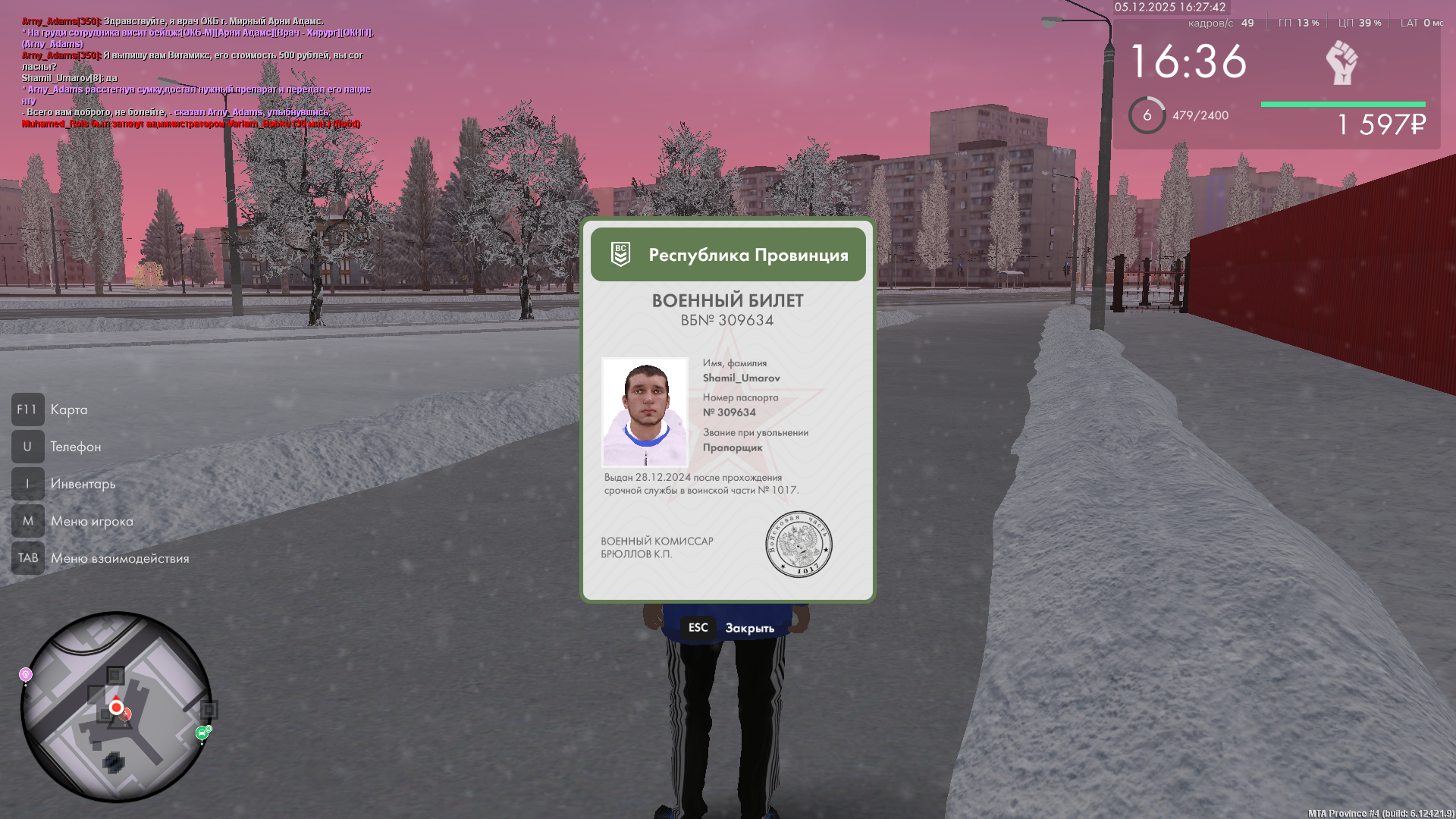Image resolution: width=1456 pixels, height=819 pixels.
Task: Click the Республика Провинция card header
Action: tap(728, 255)
